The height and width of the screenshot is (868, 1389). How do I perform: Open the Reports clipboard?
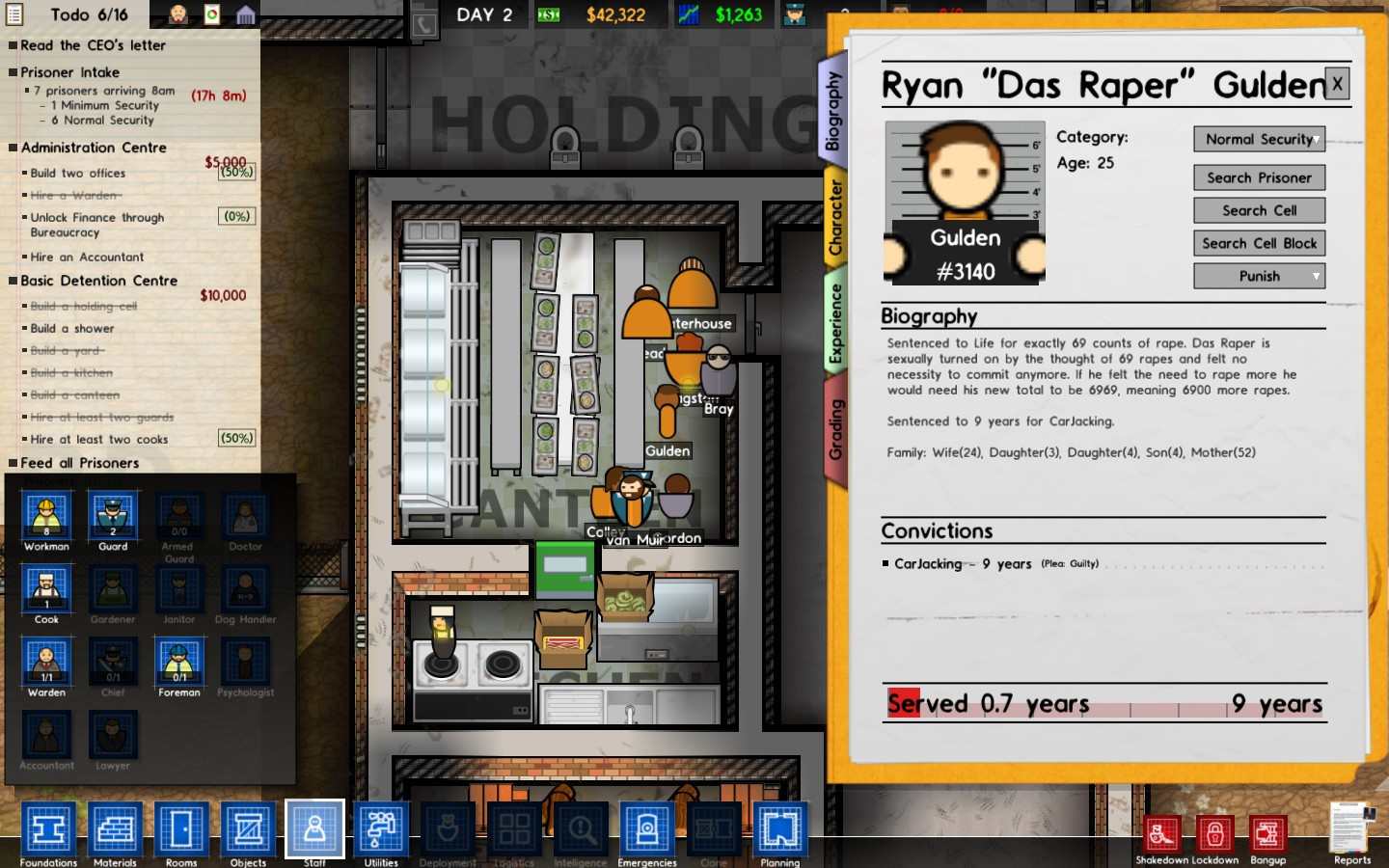[x=1351, y=829]
